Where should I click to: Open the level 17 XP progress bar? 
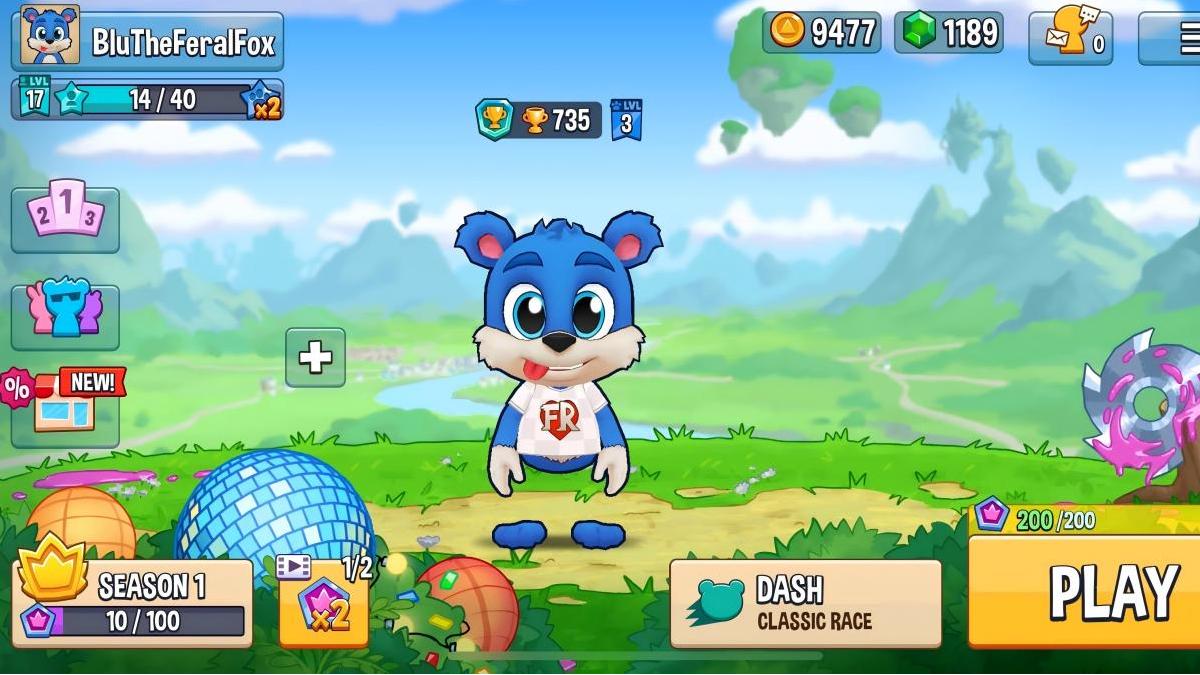147,100
